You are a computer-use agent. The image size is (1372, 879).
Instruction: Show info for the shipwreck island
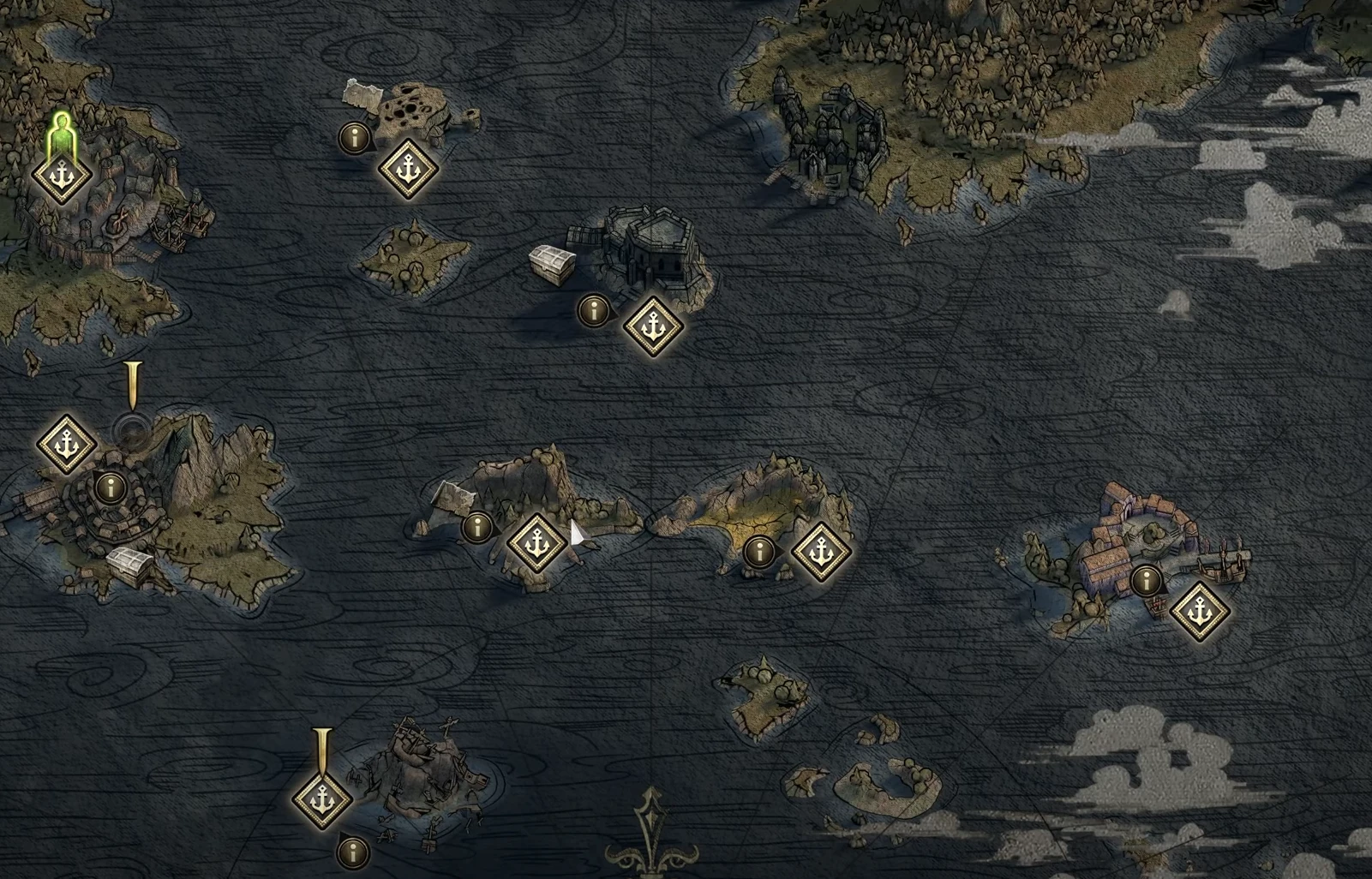point(352,852)
